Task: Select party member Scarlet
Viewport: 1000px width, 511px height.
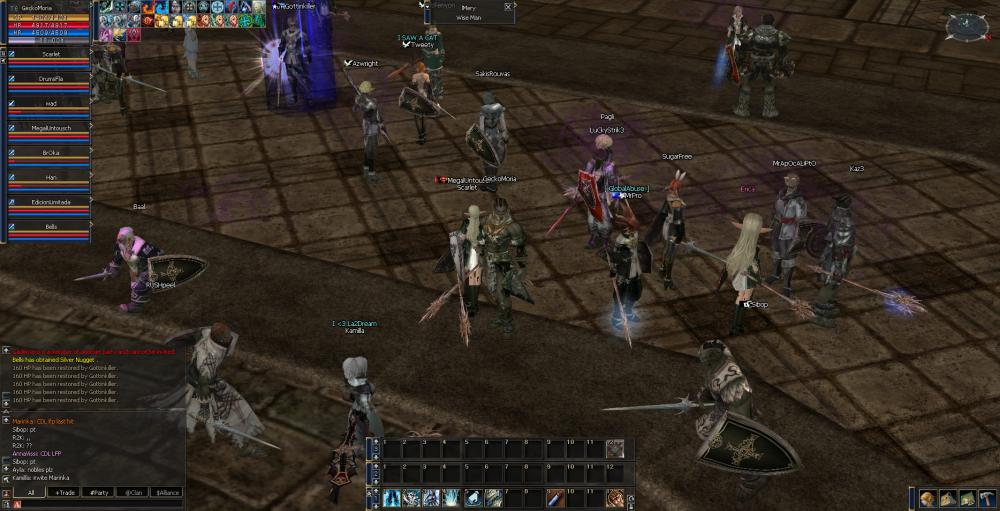Action: [x=51, y=54]
